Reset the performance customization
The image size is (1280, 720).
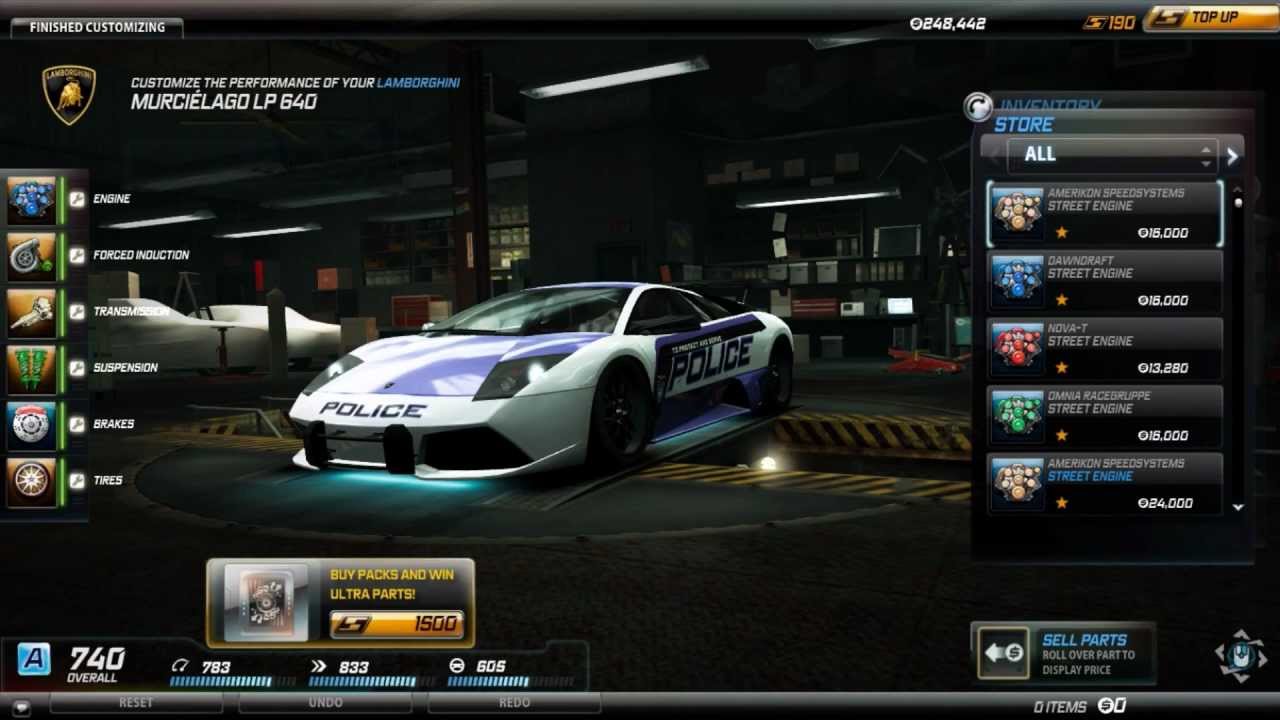click(x=136, y=703)
